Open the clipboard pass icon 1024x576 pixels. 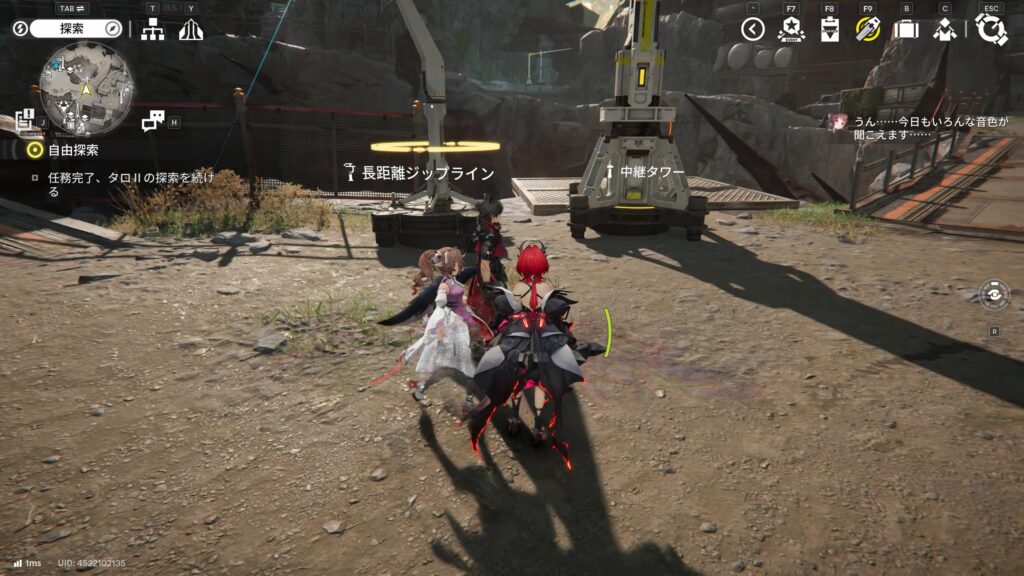[829, 30]
